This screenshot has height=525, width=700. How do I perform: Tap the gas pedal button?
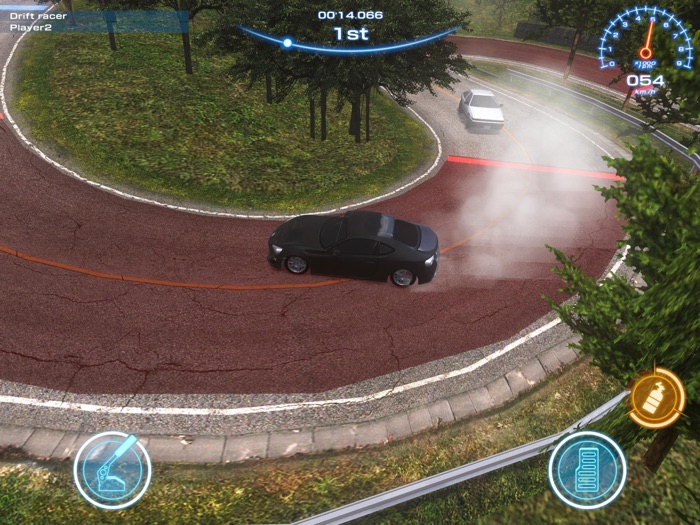tap(587, 469)
